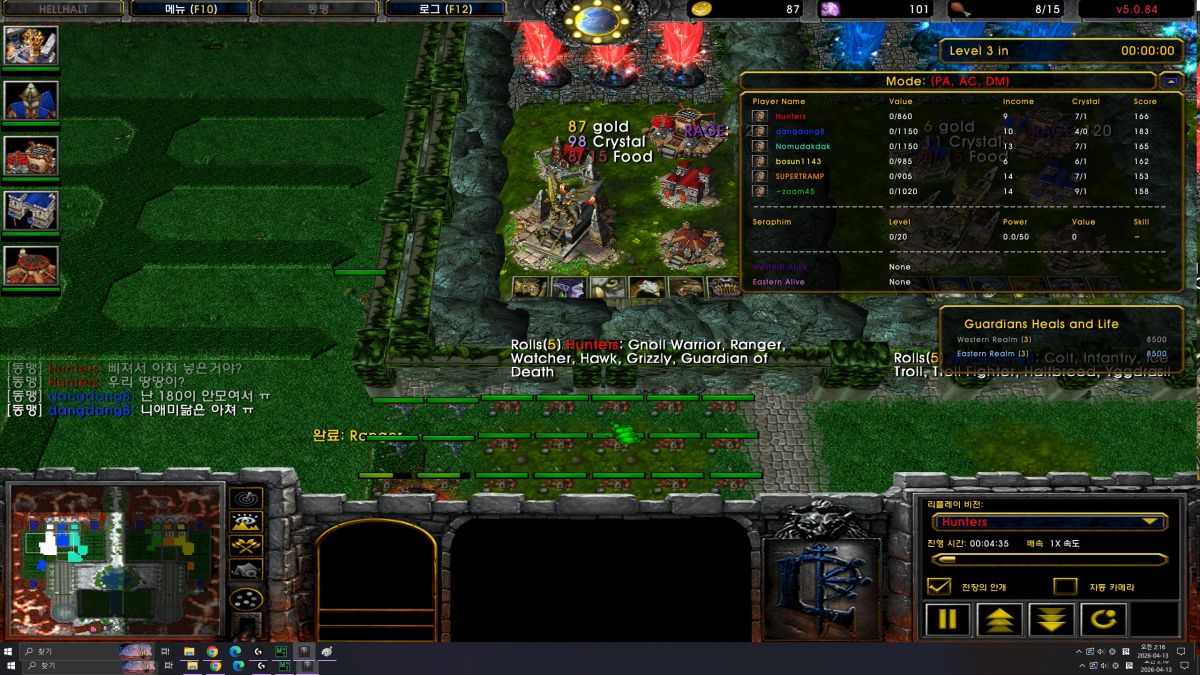1200x675 pixels.
Task: Toggle formation movement round button
Action: pos(246,599)
